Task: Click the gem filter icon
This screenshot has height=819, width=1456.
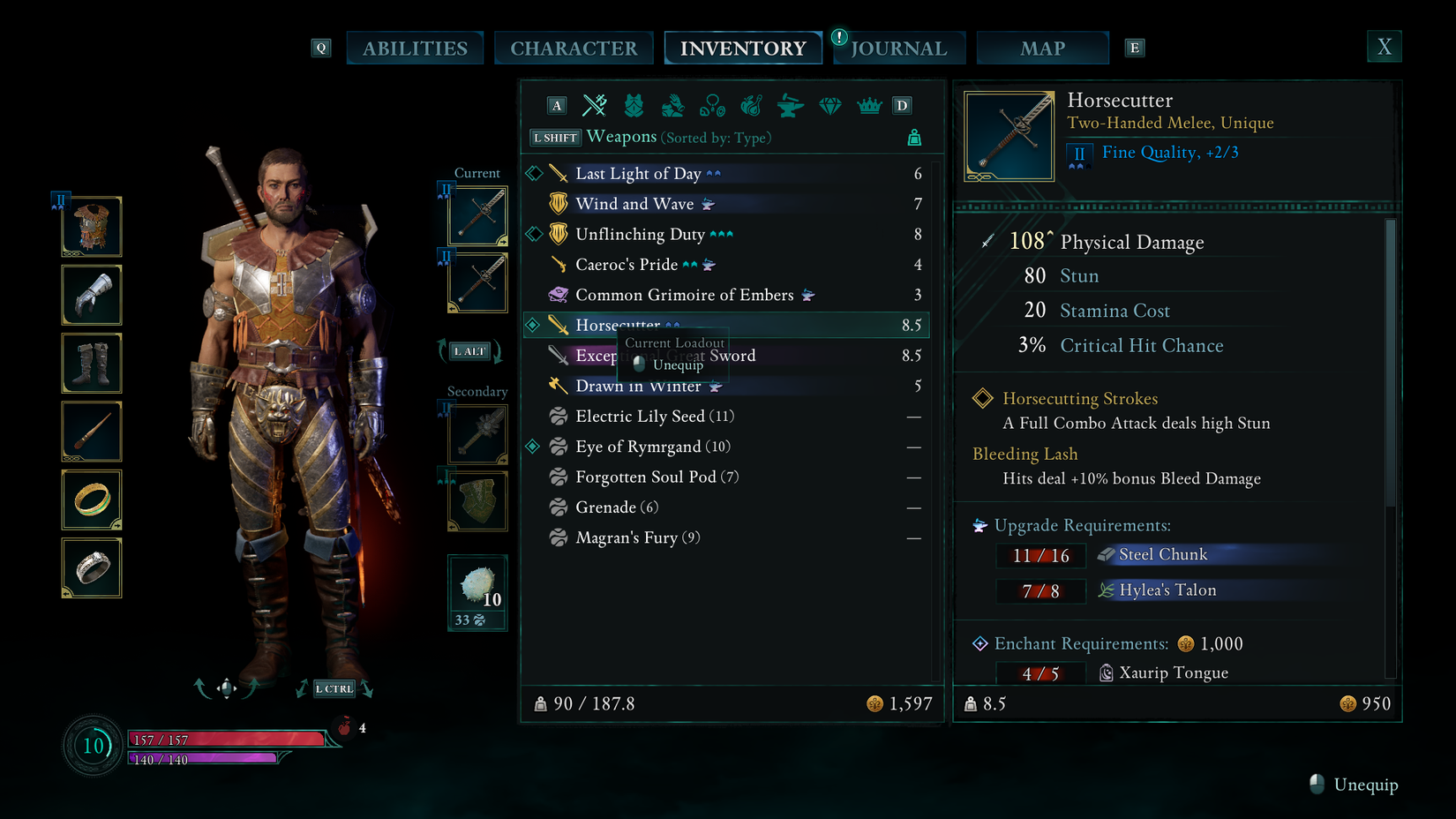Action: [829, 105]
